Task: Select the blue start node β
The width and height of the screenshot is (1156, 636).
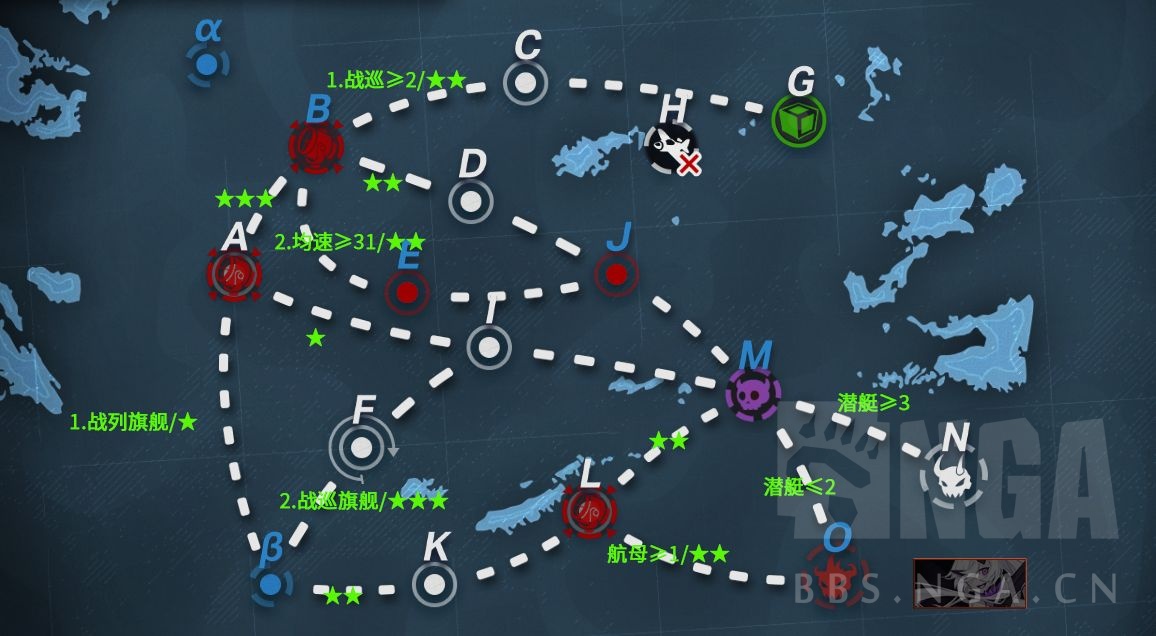Action: (x=269, y=584)
